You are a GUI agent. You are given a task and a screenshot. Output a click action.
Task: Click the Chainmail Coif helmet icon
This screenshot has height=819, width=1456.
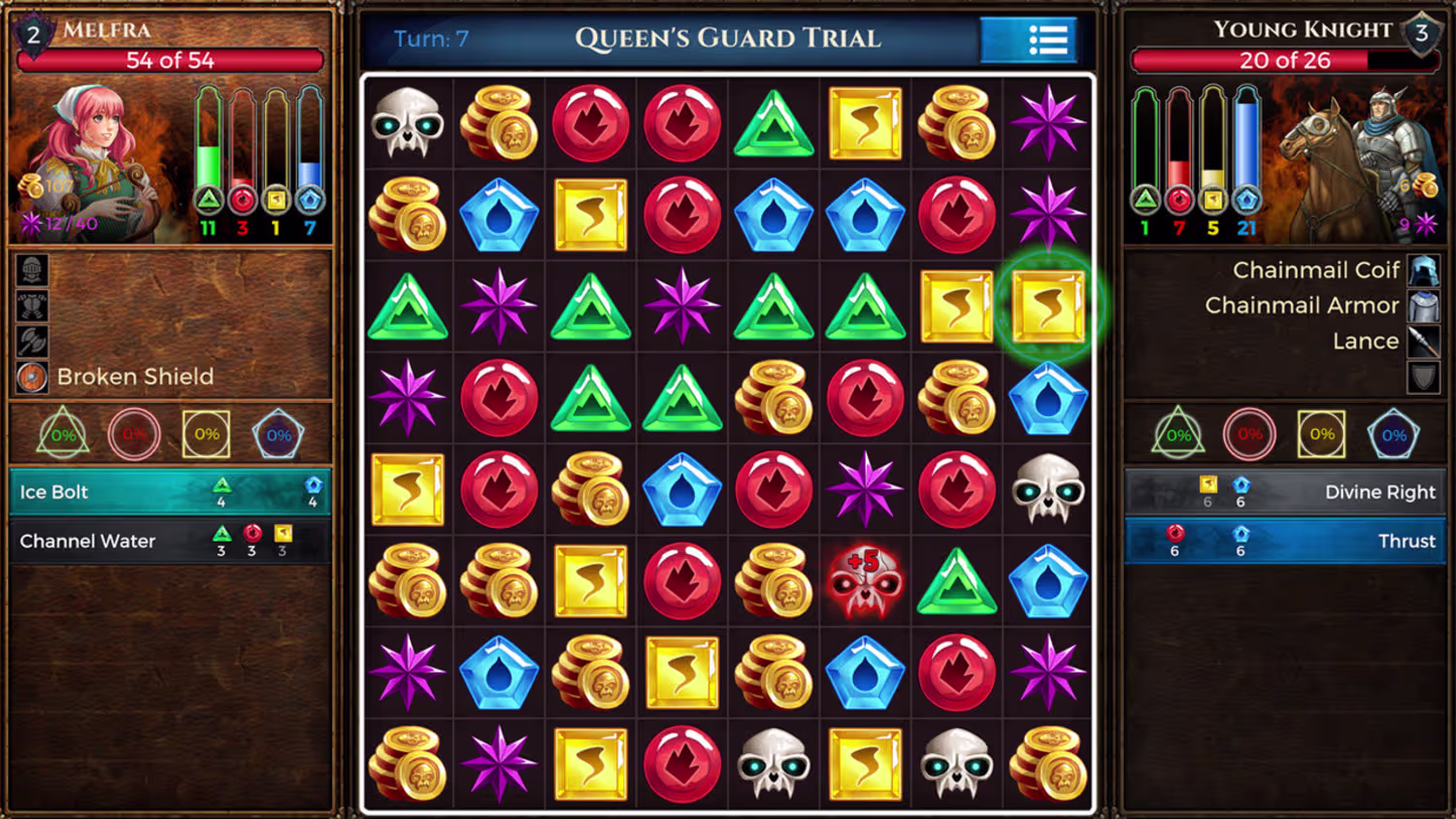(x=1423, y=270)
